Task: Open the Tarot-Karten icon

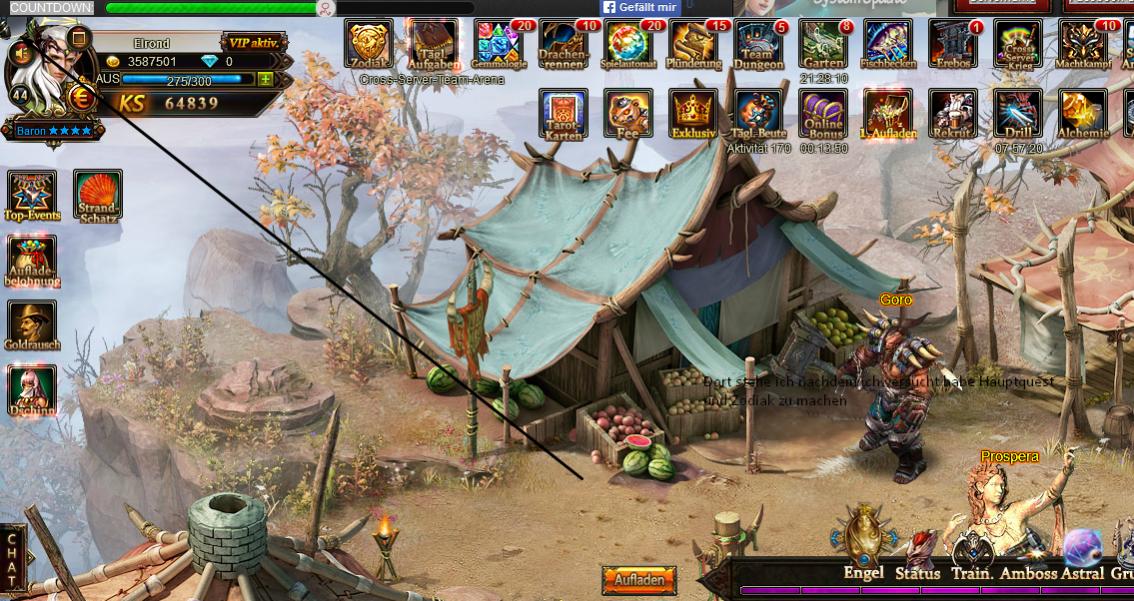Action: click(x=563, y=113)
